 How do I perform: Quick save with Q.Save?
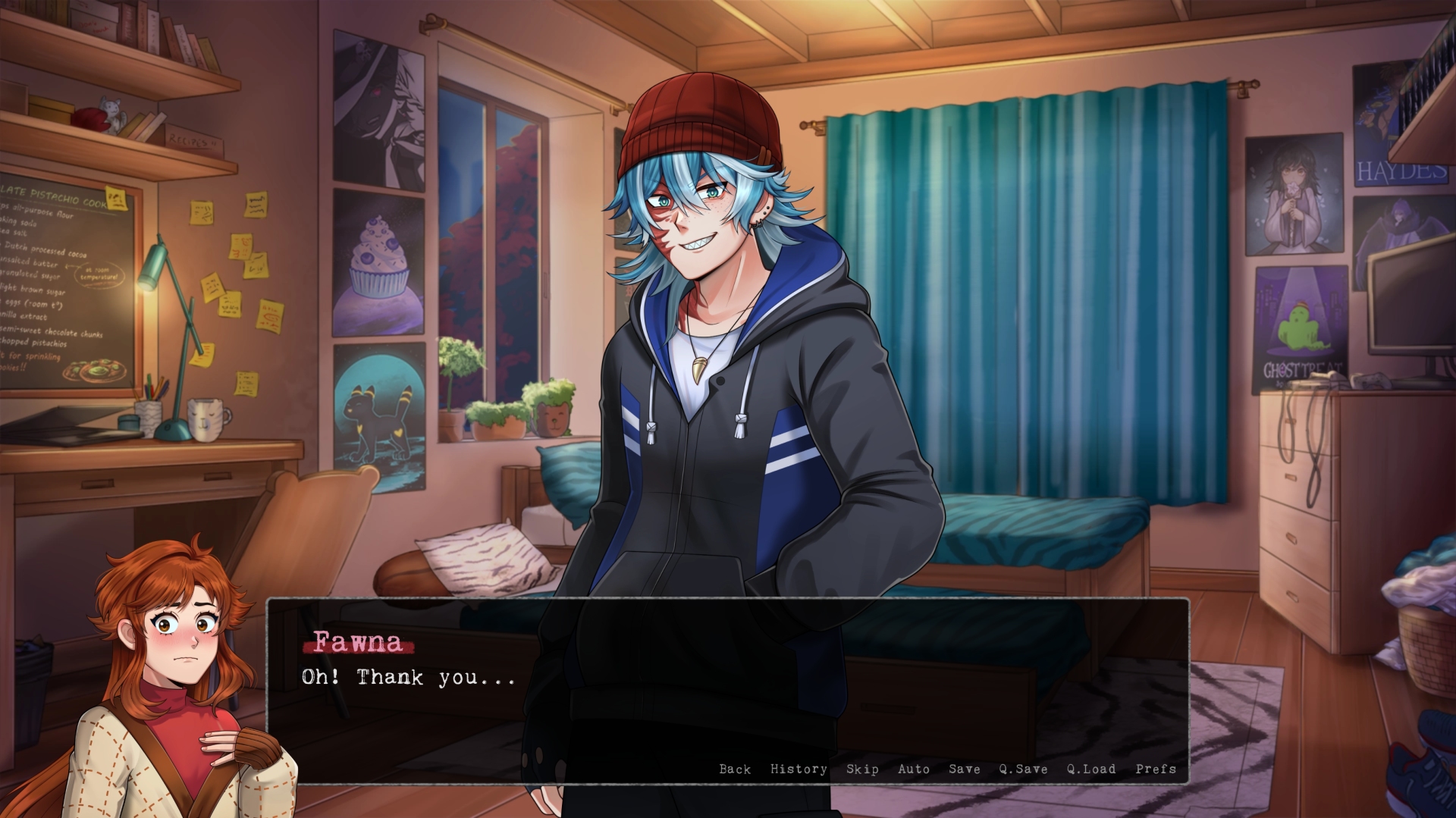coord(1023,769)
